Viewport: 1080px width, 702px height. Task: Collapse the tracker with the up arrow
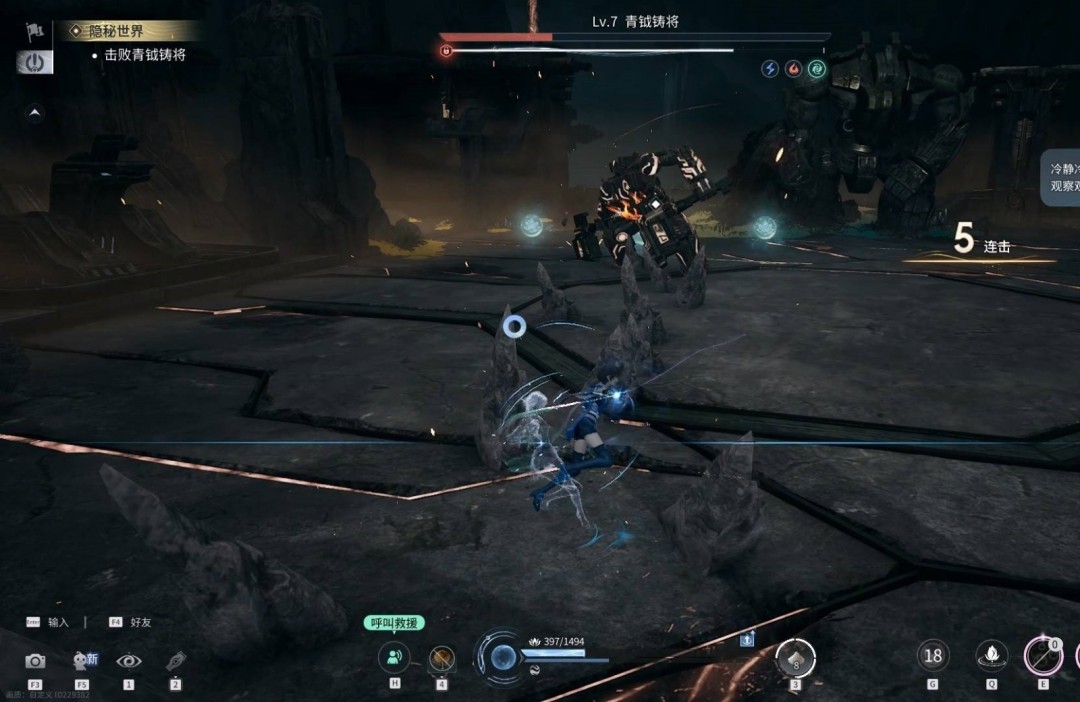(35, 113)
